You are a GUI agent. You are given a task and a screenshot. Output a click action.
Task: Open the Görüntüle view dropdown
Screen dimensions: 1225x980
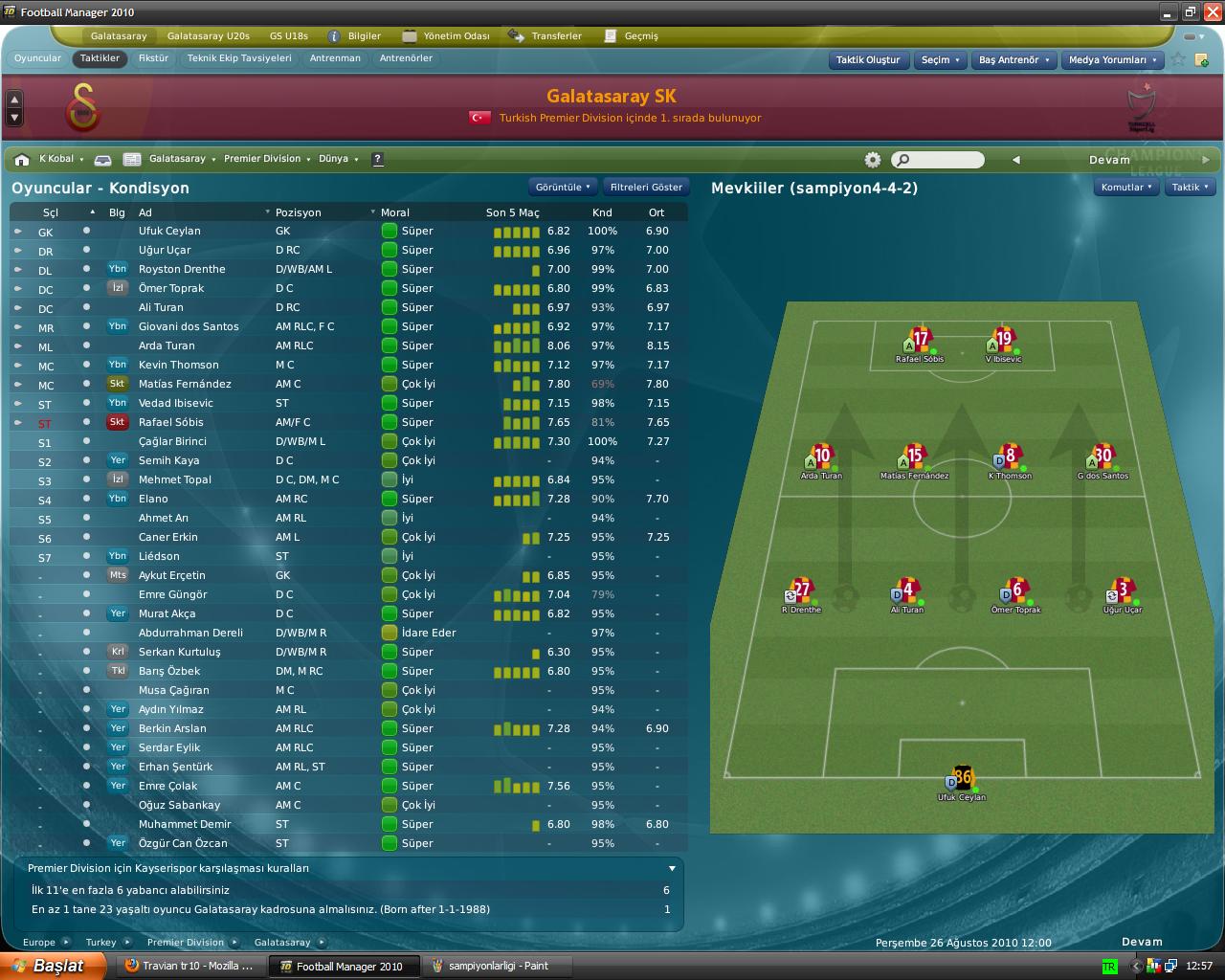tap(563, 188)
